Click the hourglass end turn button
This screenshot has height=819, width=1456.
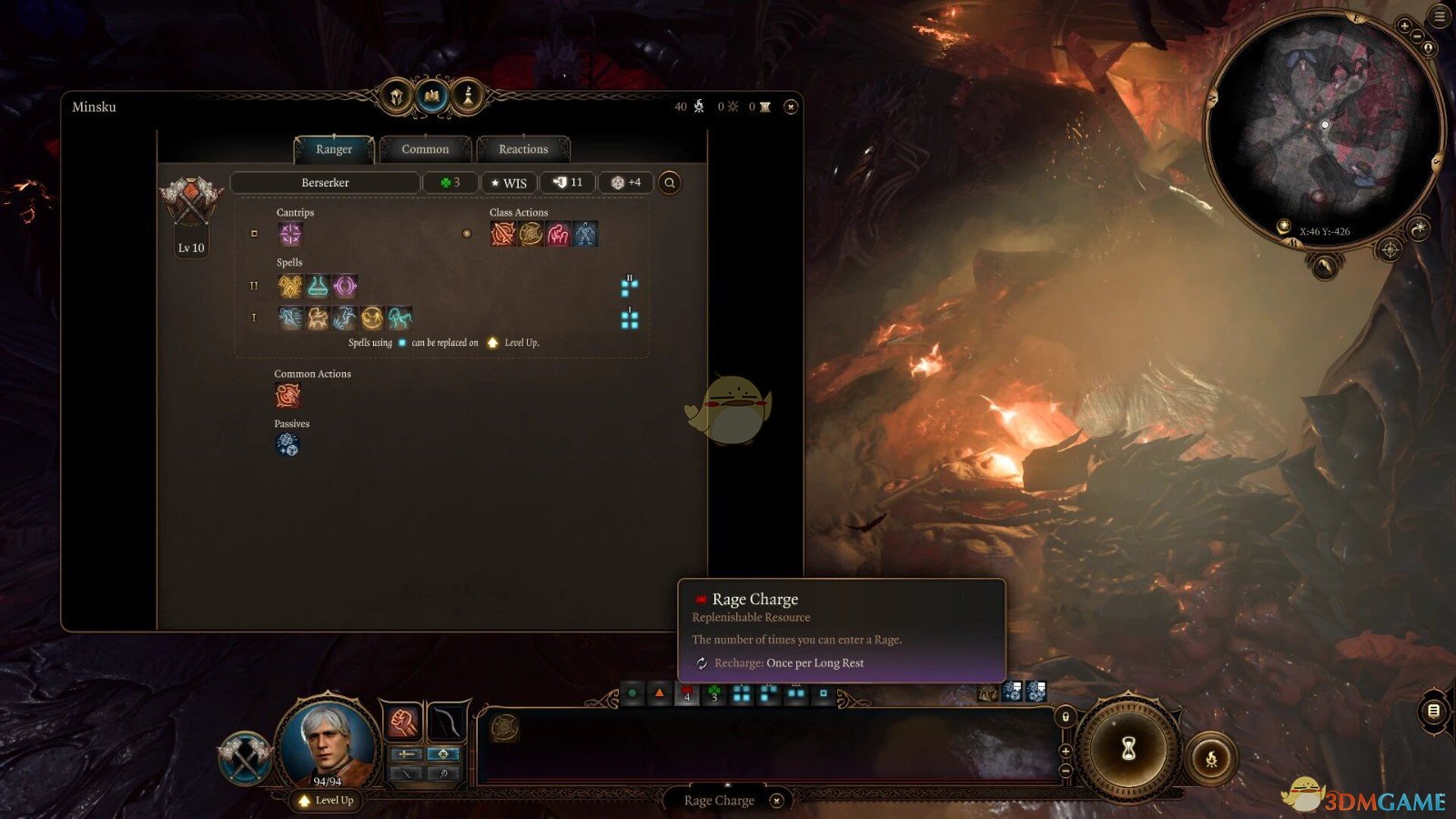click(1128, 748)
